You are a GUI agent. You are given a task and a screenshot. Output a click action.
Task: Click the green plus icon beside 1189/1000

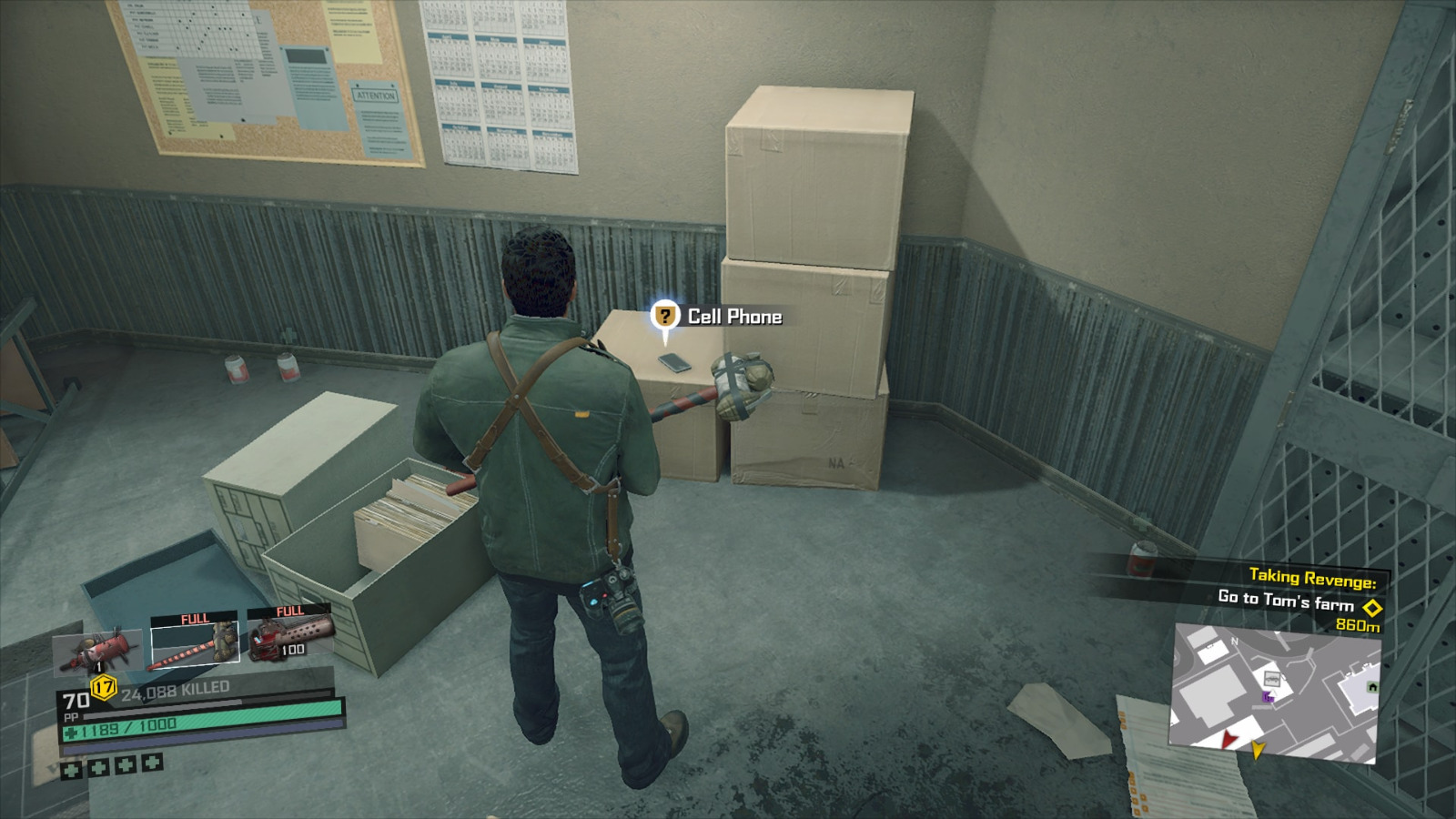click(70, 734)
